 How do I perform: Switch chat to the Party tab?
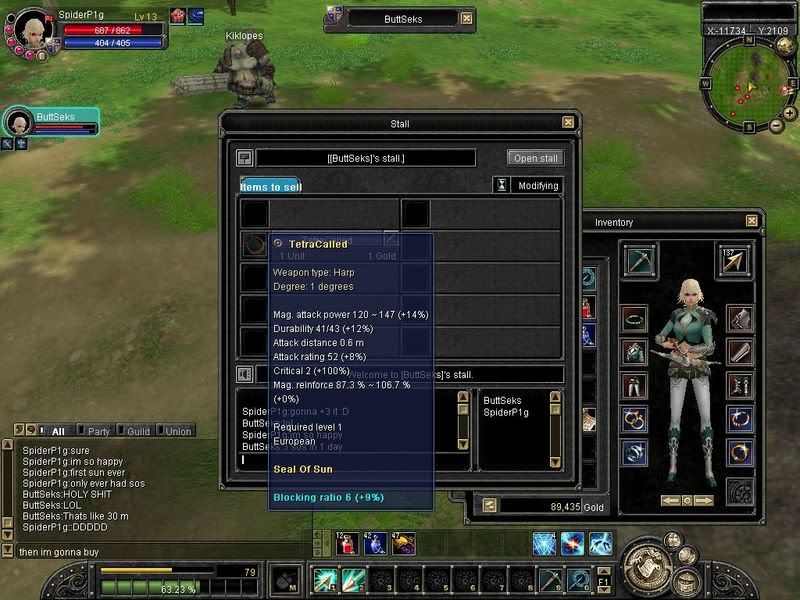tap(98, 431)
